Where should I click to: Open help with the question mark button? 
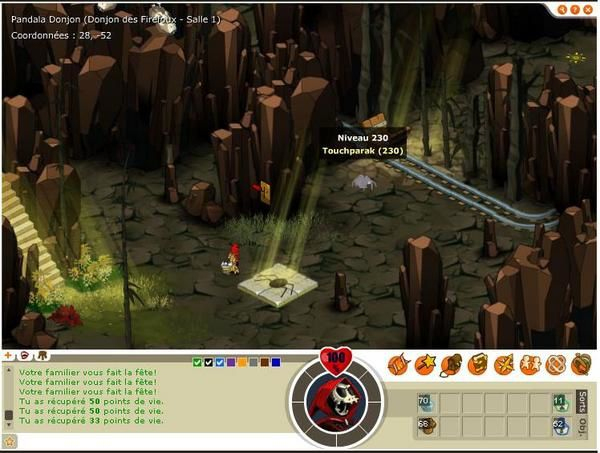(573, 9)
